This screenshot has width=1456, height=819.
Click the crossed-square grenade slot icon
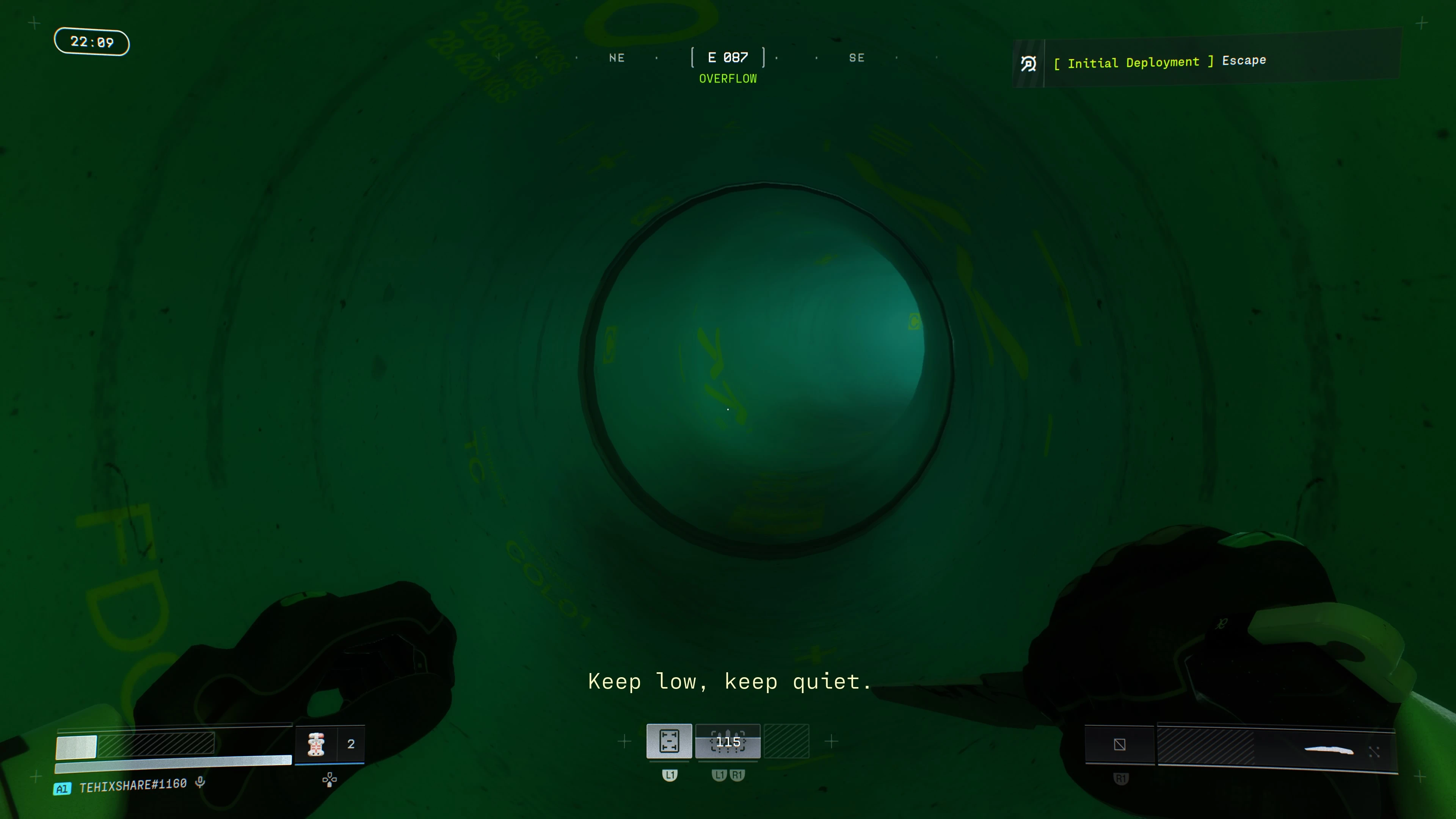(x=1120, y=744)
